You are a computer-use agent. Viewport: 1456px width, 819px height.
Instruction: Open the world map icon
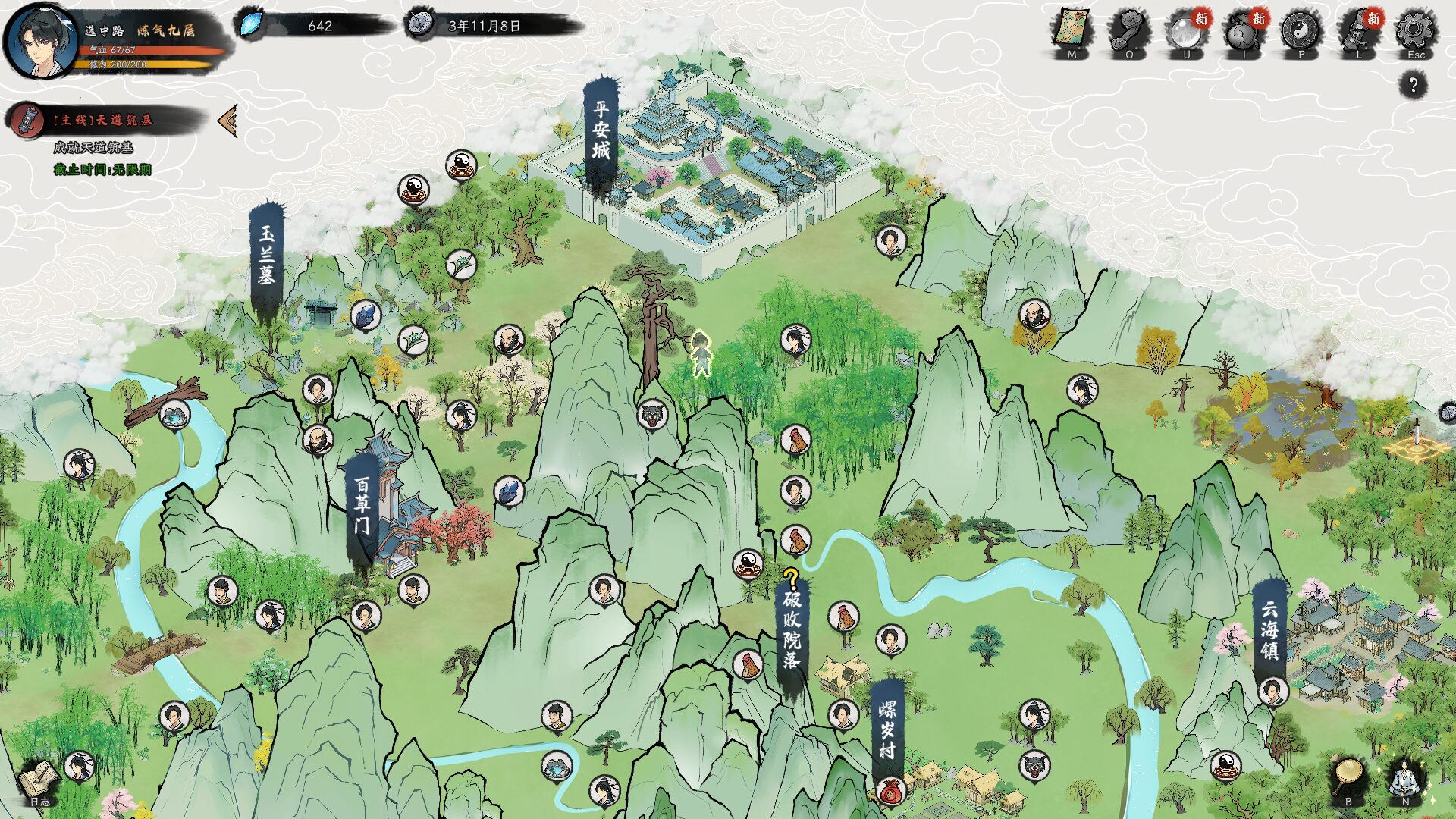[x=1071, y=30]
